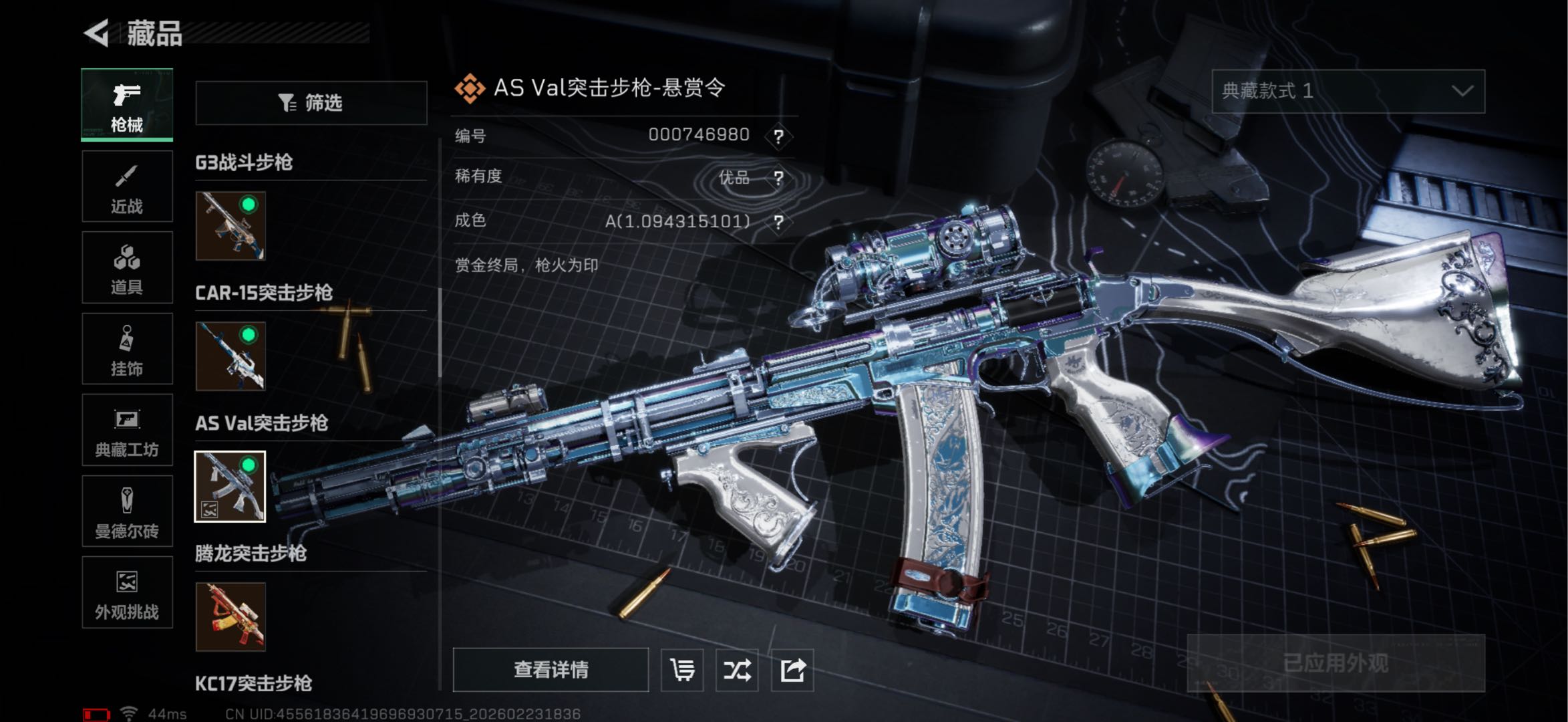Go back using the arrow beside 藏品

click(97, 33)
